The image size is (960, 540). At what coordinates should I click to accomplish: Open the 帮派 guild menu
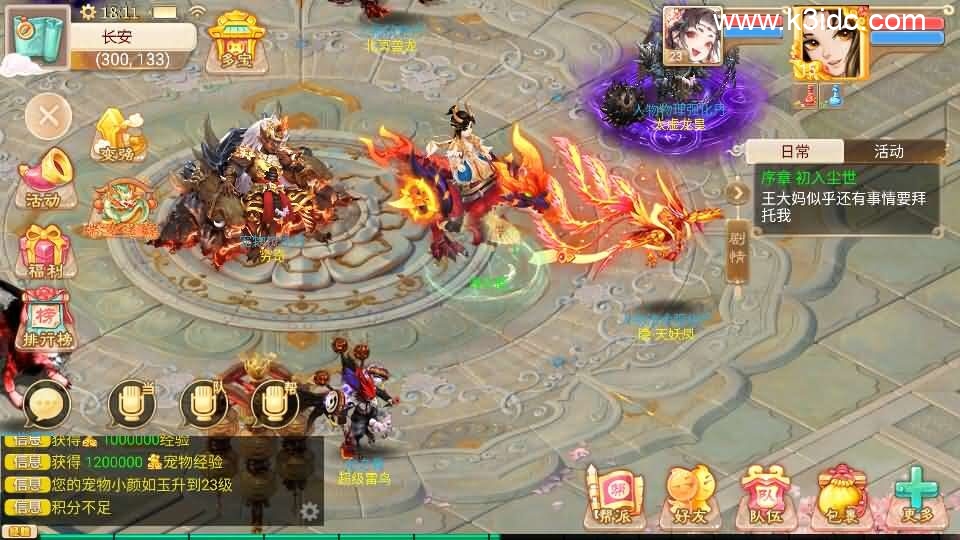click(612, 498)
